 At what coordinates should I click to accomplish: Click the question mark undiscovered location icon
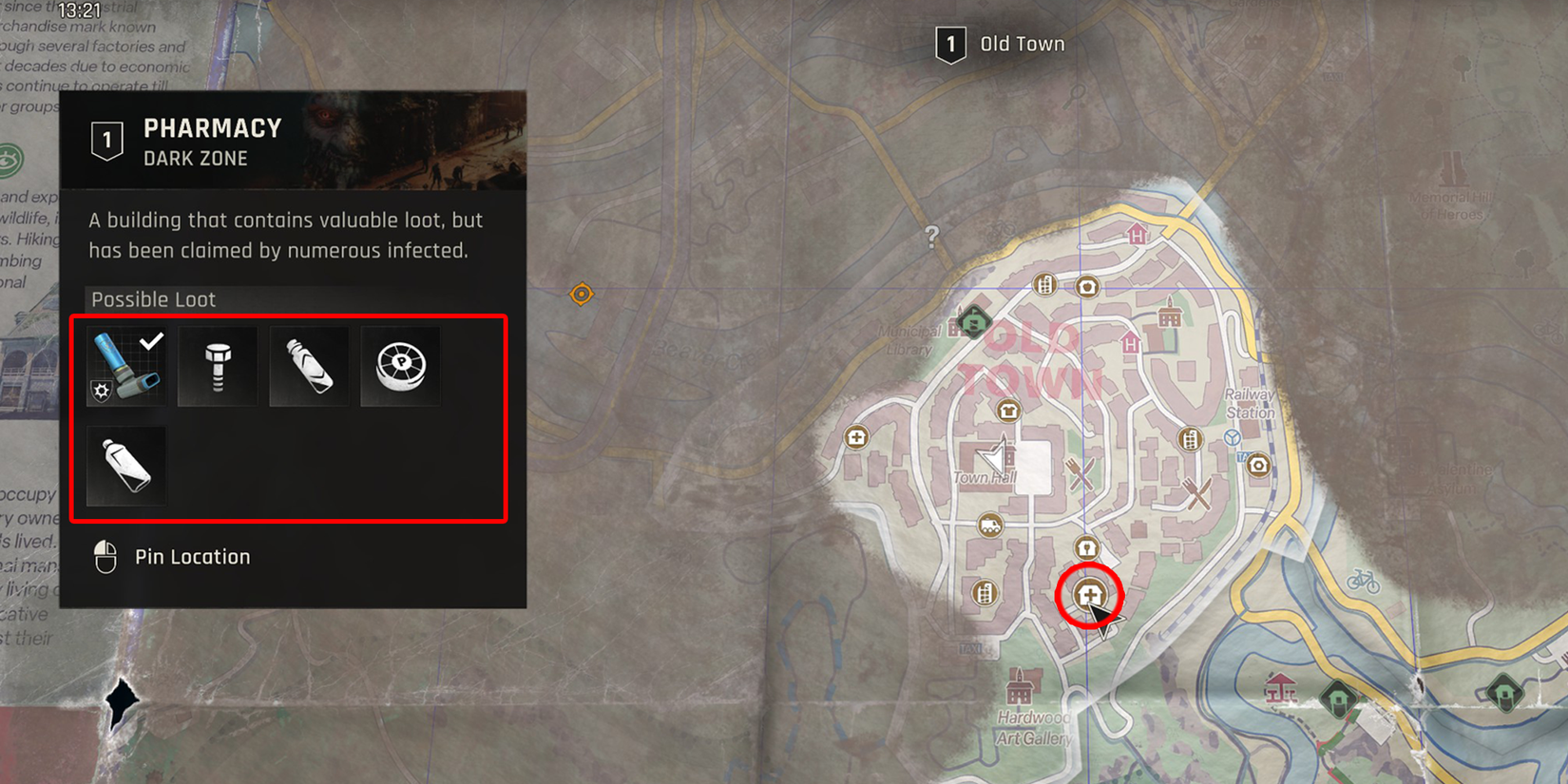click(x=932, y=238)
